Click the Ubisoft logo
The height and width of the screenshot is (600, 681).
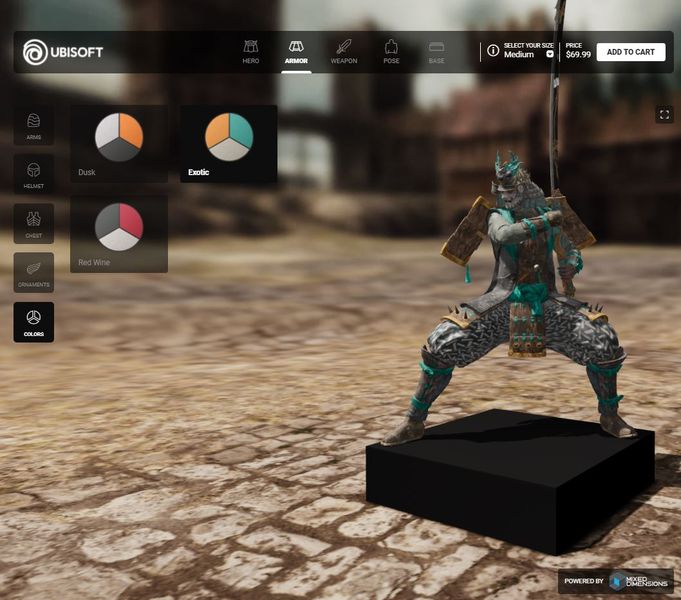[x=63, y=52]
